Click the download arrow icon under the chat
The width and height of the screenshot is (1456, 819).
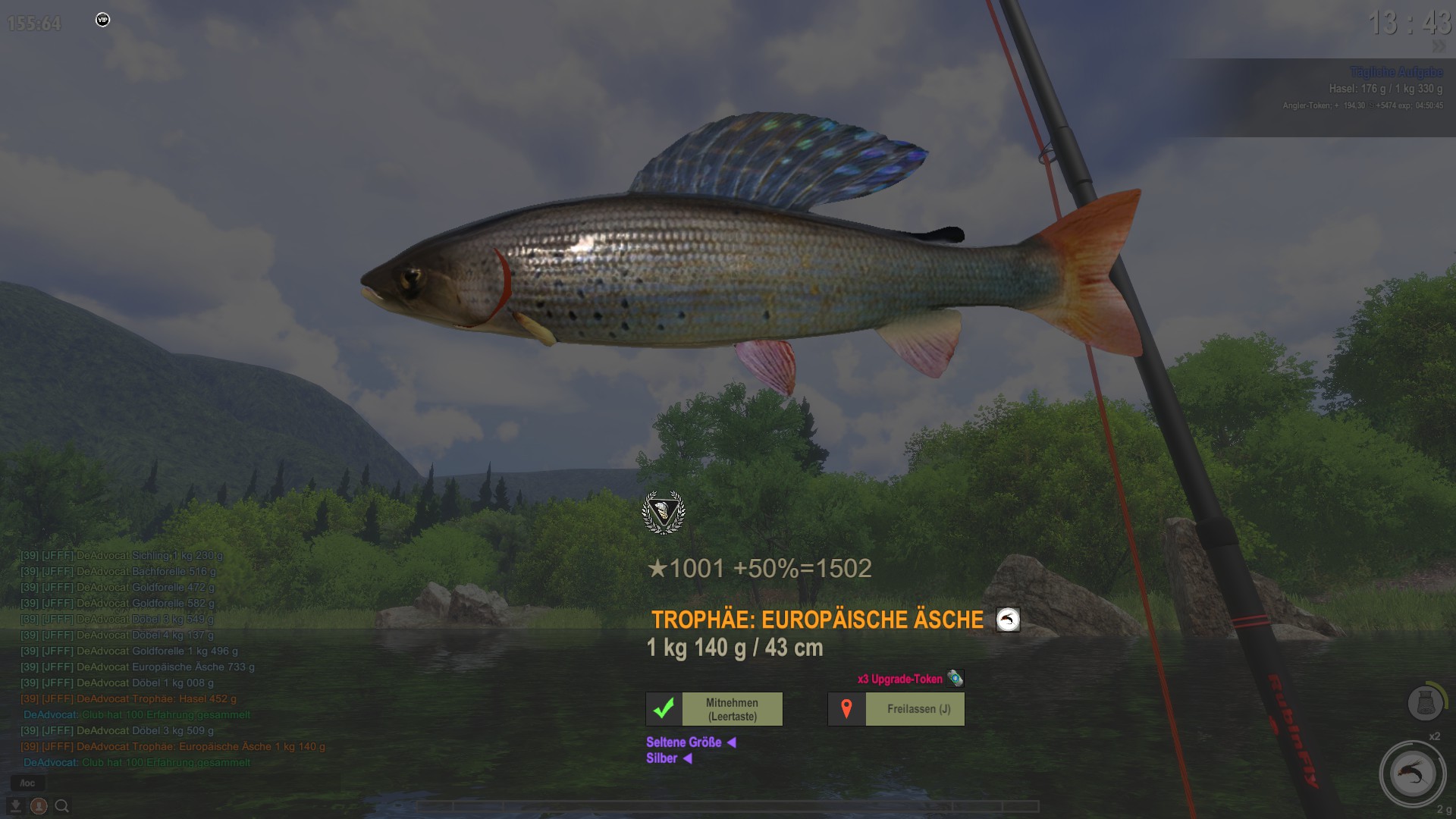click(x=15, y=806)
